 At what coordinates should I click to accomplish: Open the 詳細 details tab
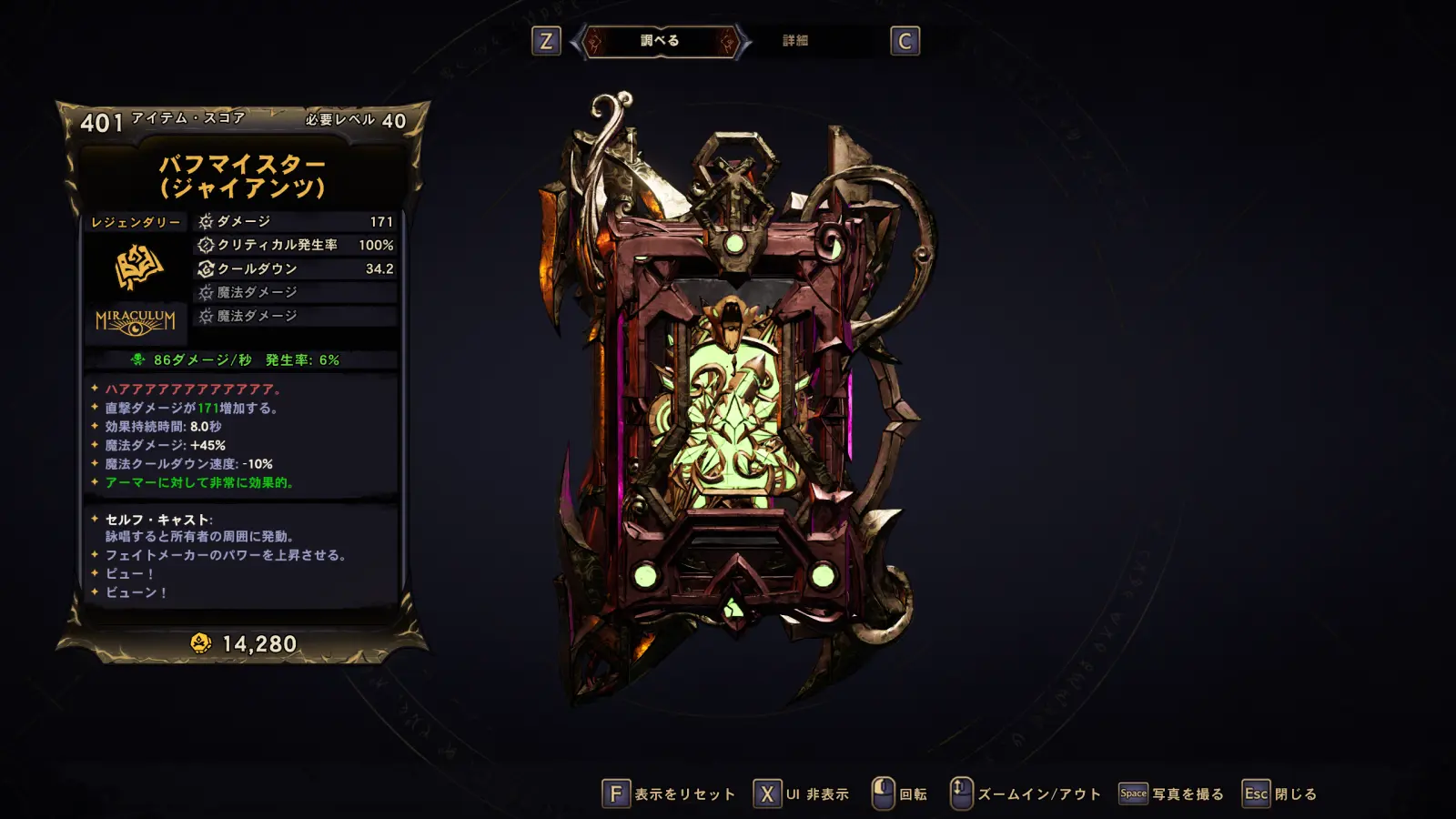(795, 41)
